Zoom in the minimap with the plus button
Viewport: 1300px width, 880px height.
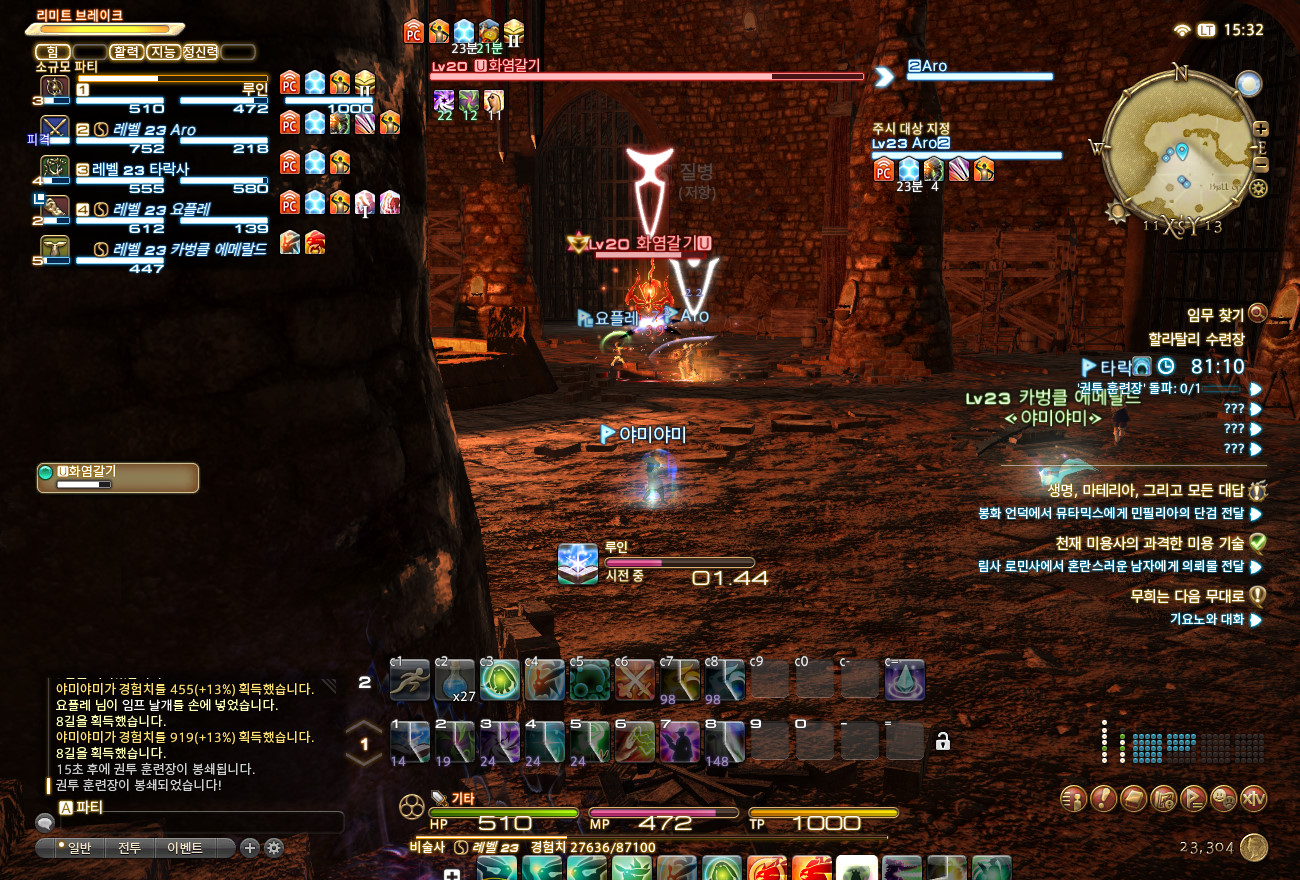pyautogui.click(x=1261, y=128)
